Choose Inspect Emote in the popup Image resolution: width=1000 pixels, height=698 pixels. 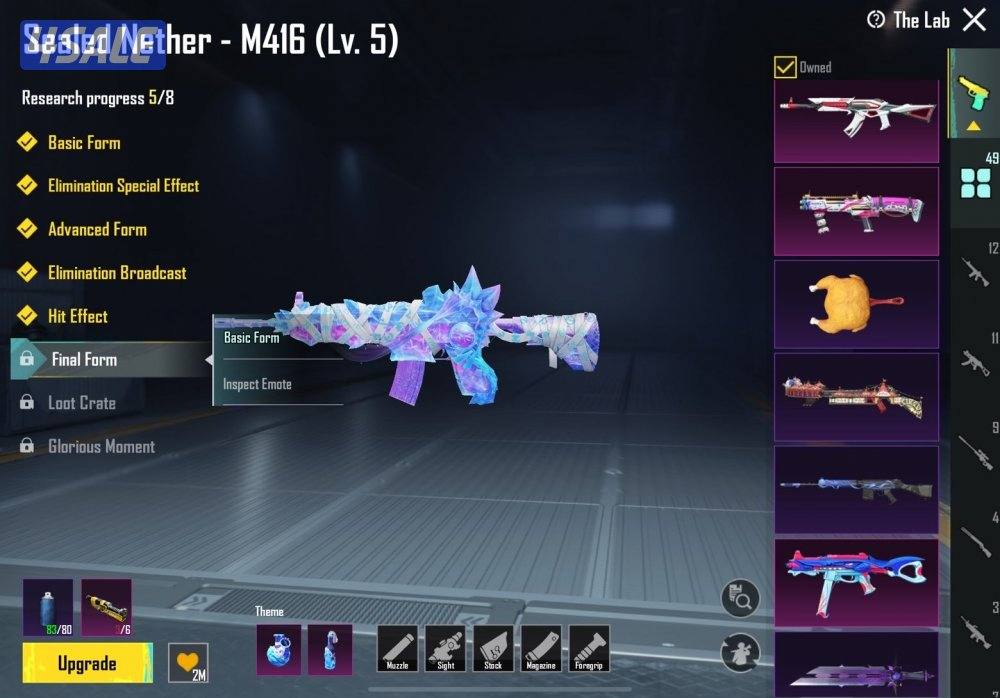tap(257, 385)
